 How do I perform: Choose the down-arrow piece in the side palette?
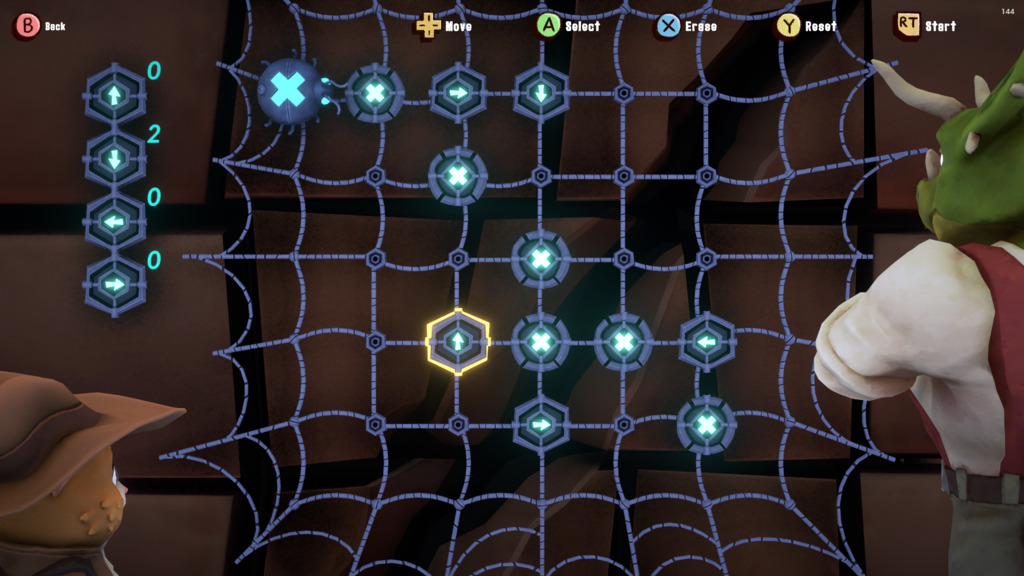[115, 158]
